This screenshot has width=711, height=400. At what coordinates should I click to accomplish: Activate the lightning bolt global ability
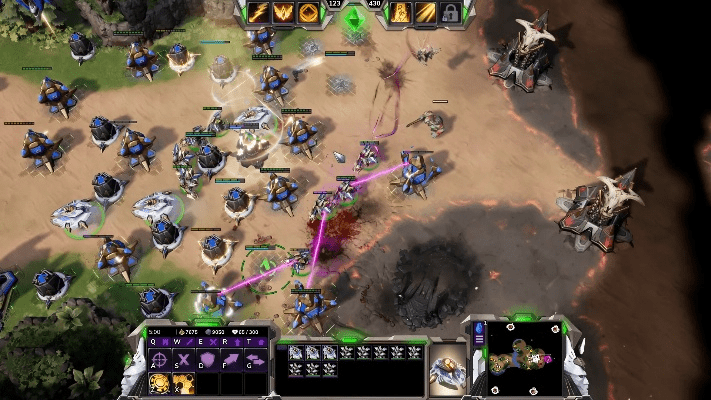coord(257,13)
